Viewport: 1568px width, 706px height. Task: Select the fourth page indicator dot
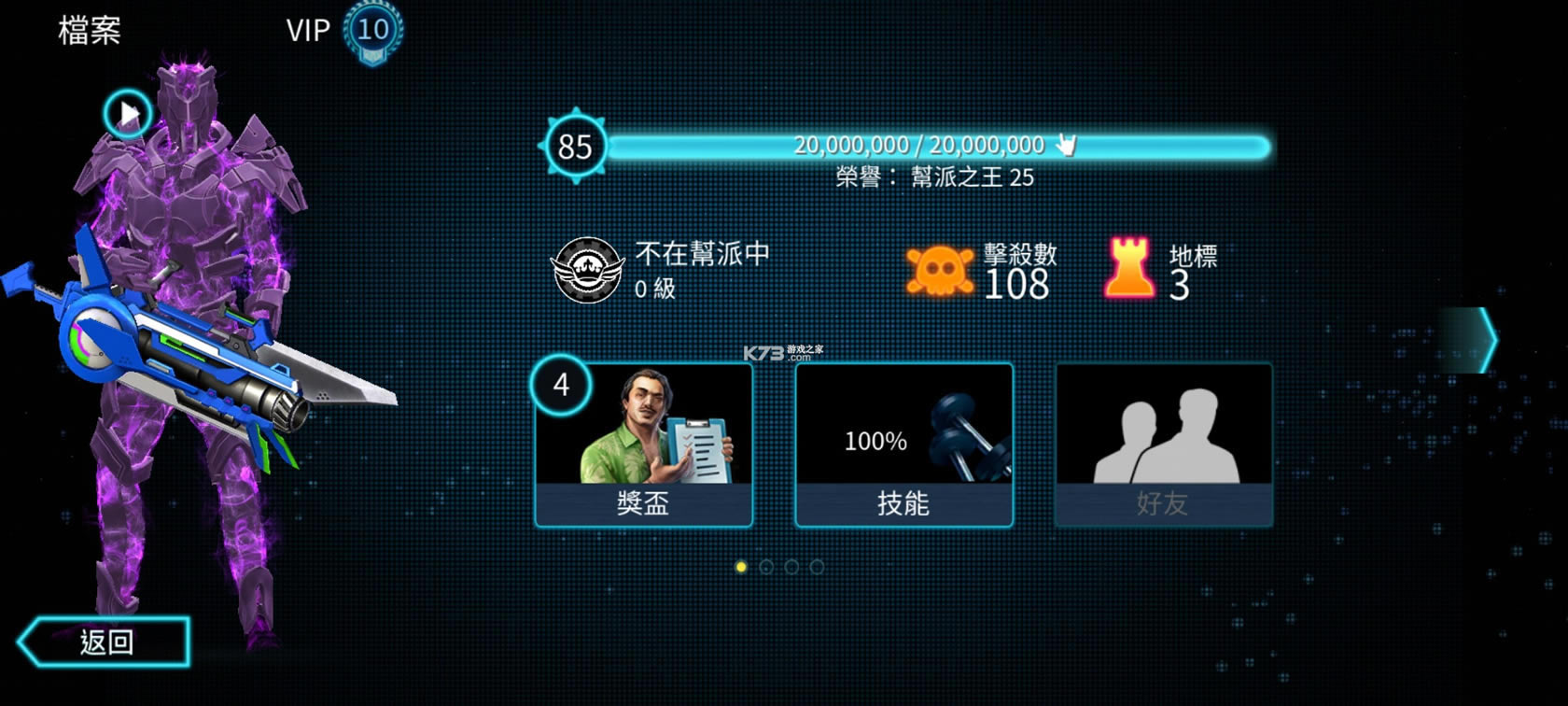click(x=818, y=565)
